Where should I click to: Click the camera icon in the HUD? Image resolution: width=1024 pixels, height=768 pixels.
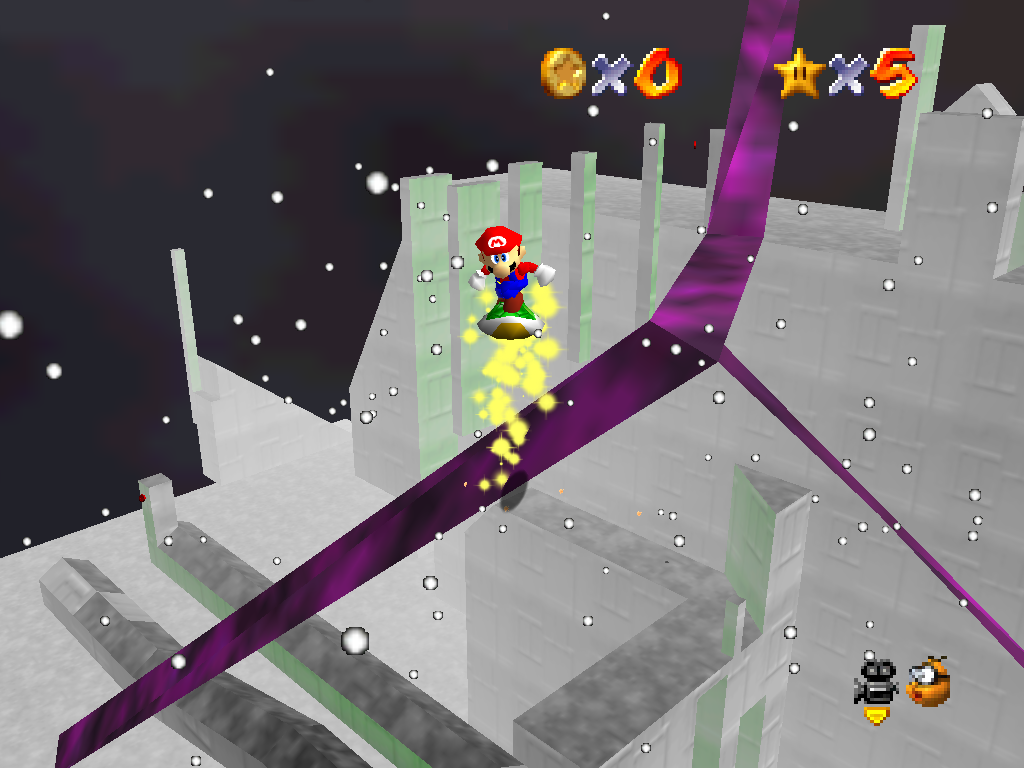876,681
